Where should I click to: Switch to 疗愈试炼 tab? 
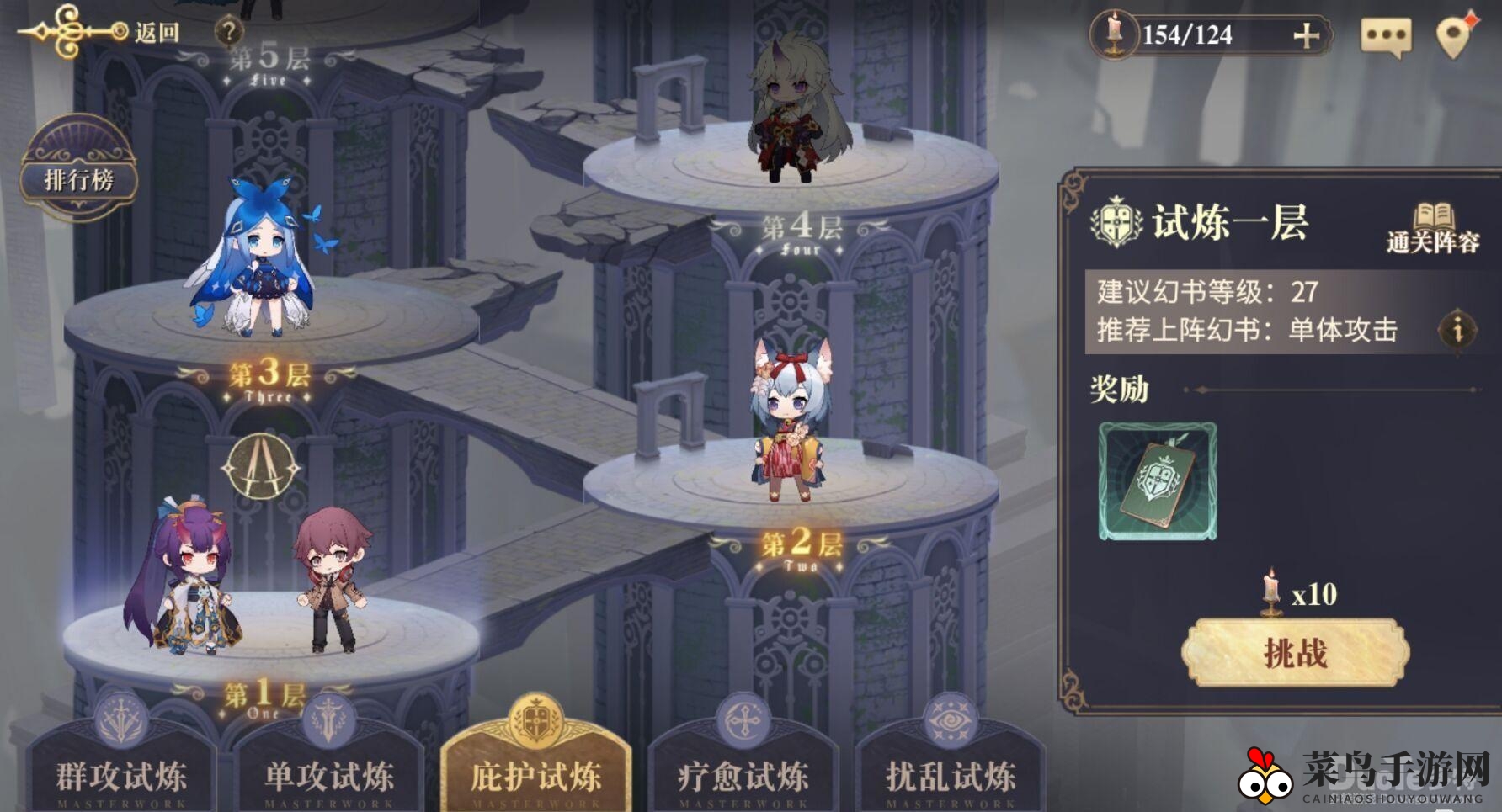coord(743,774)
